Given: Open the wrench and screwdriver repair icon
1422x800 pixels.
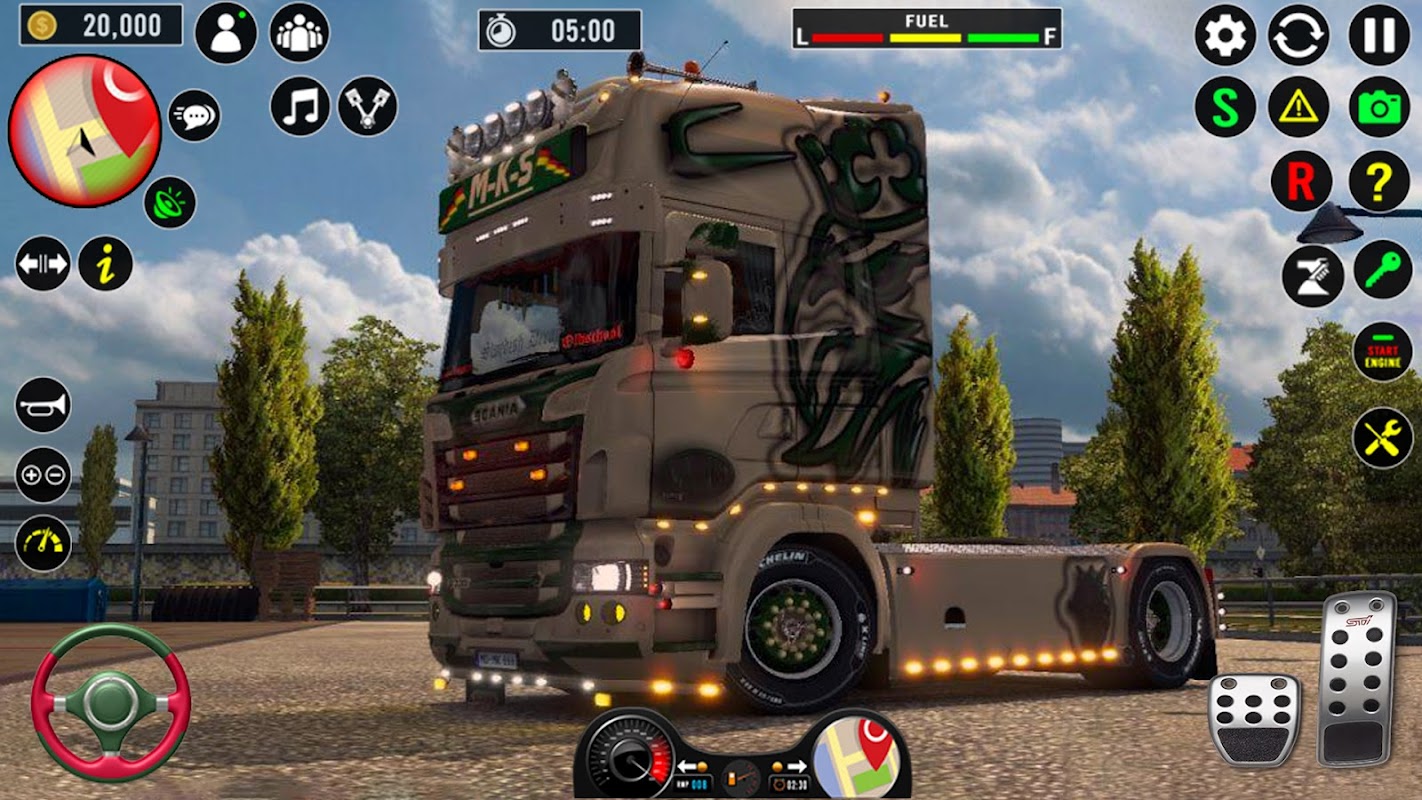Looking at the screenshot, I should coord(1382,438).
